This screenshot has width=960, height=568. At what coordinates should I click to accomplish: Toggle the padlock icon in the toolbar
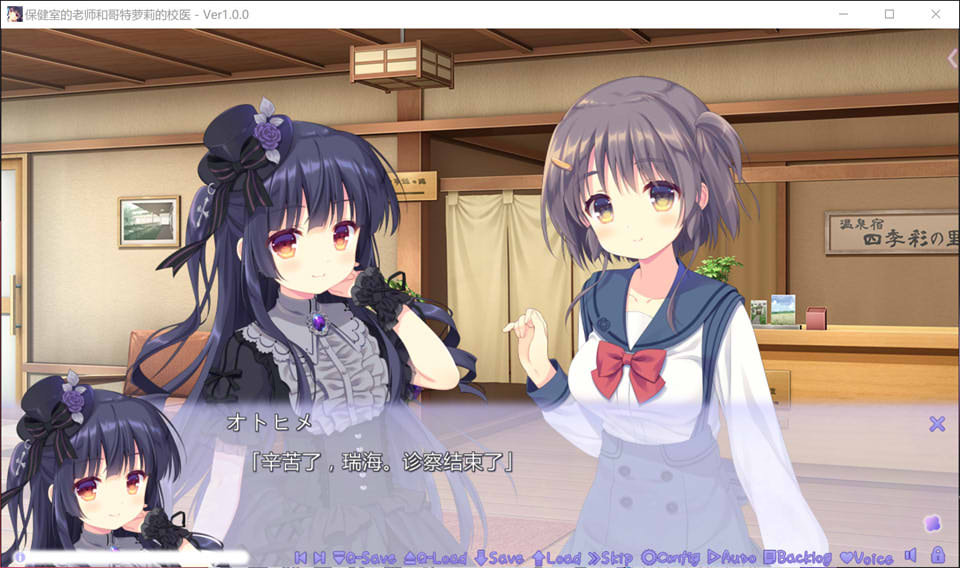click(x=938, y=555)
